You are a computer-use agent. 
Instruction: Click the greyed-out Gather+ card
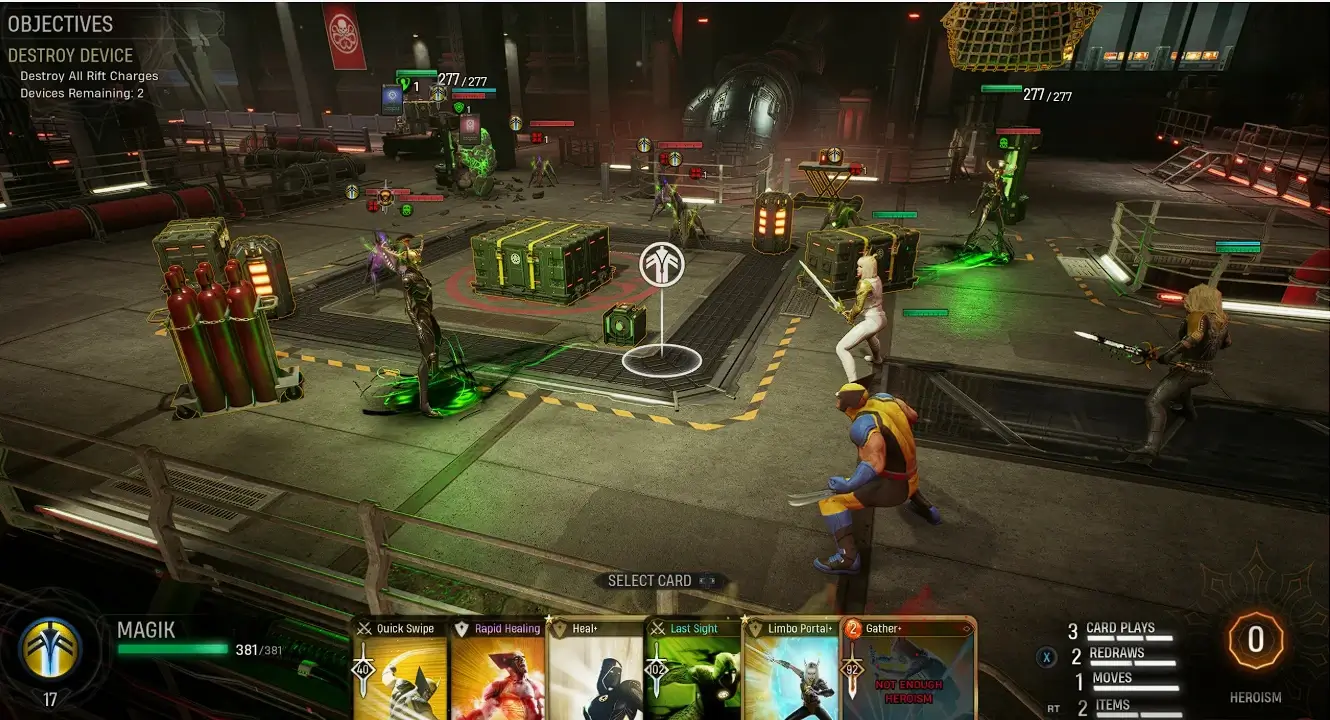click(905, 670)
